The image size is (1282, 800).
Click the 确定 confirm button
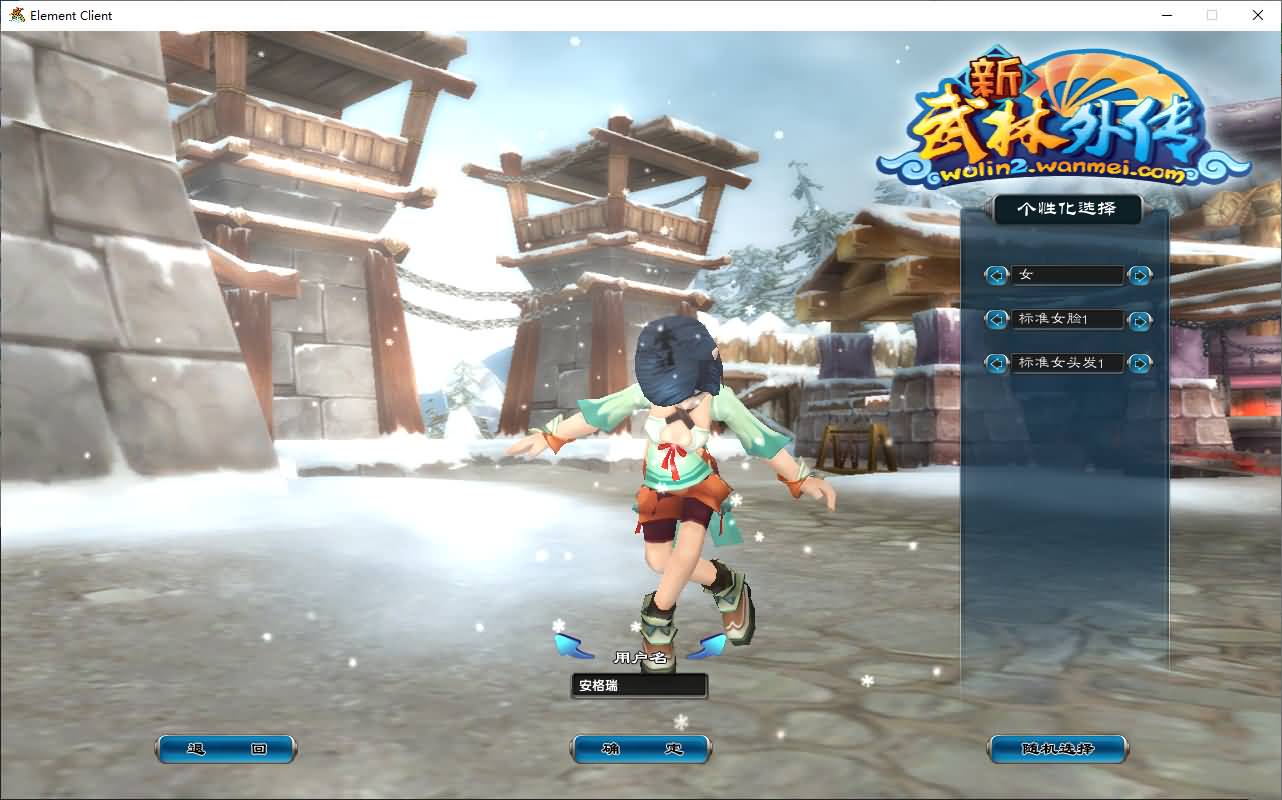tap(640, 748)
